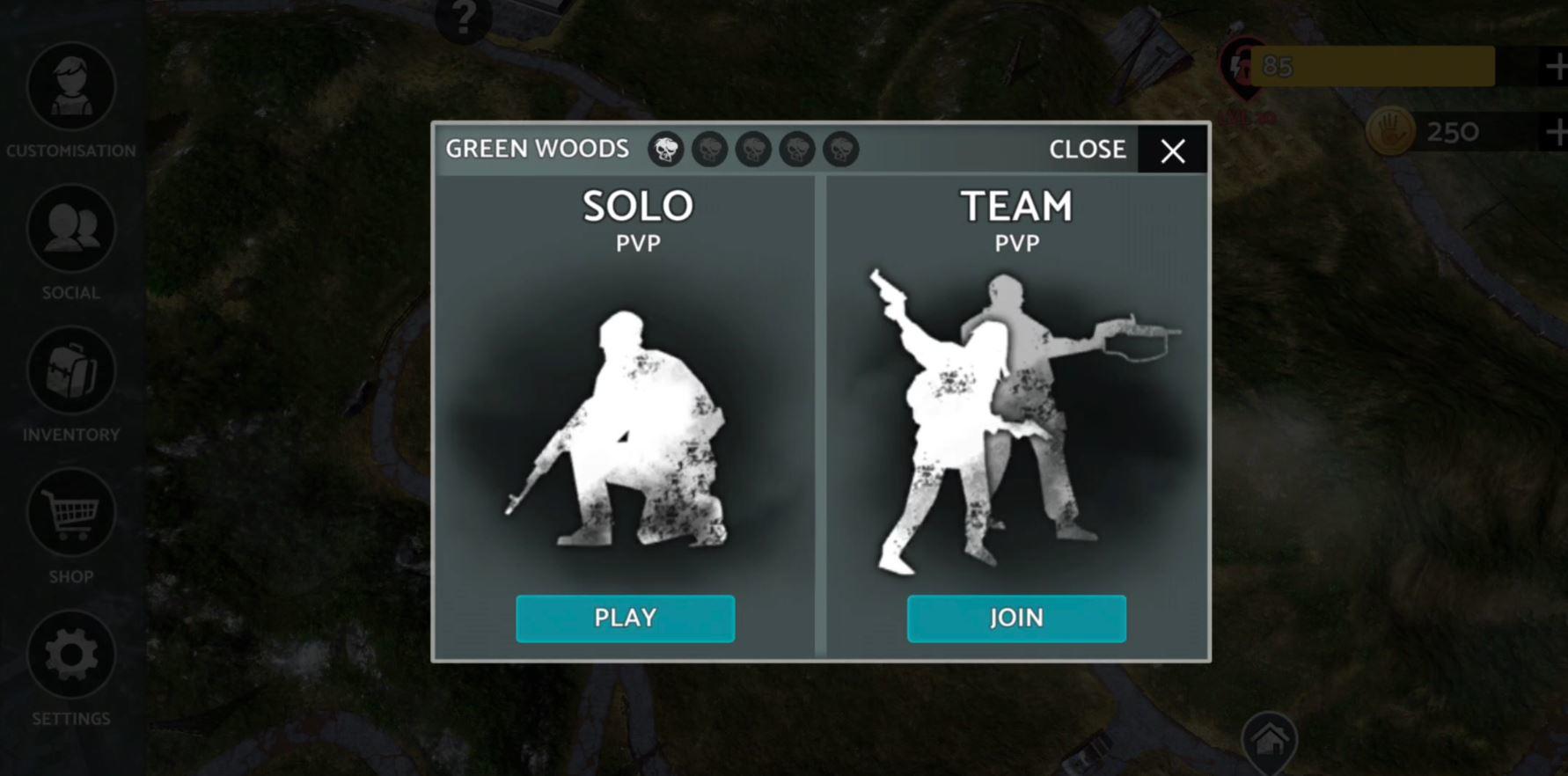Click the GREEN WOODS title
The width and height of the screenshot is (1568, 776).
click(x=538, y=149)
